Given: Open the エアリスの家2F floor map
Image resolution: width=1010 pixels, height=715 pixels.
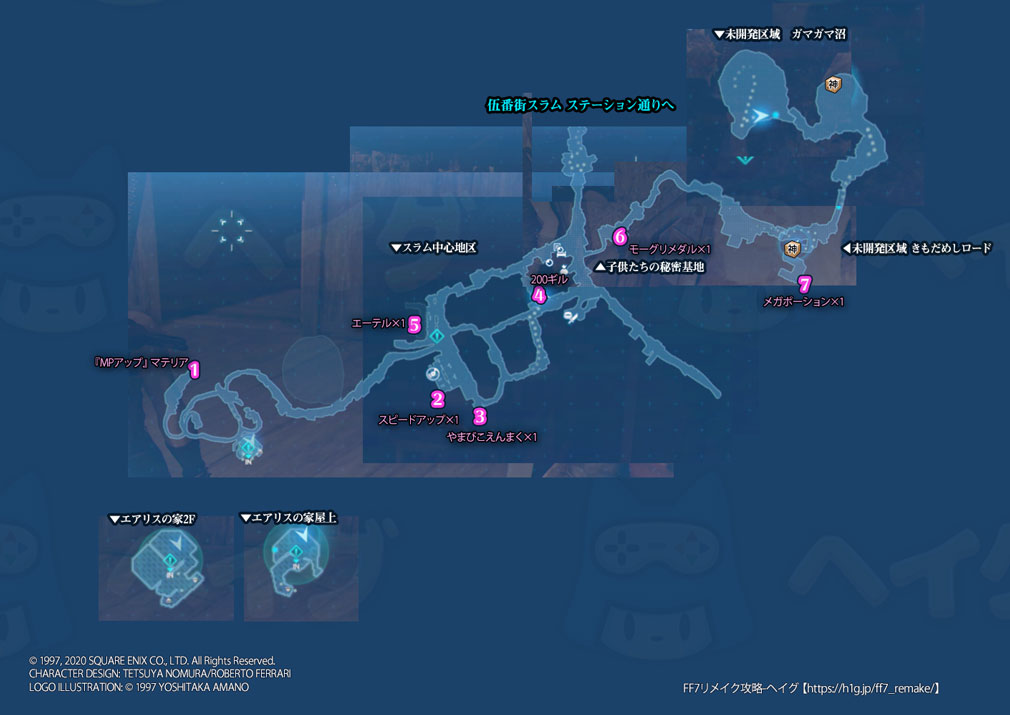Looking at the screenshot, I should click(x=165, y=568).
